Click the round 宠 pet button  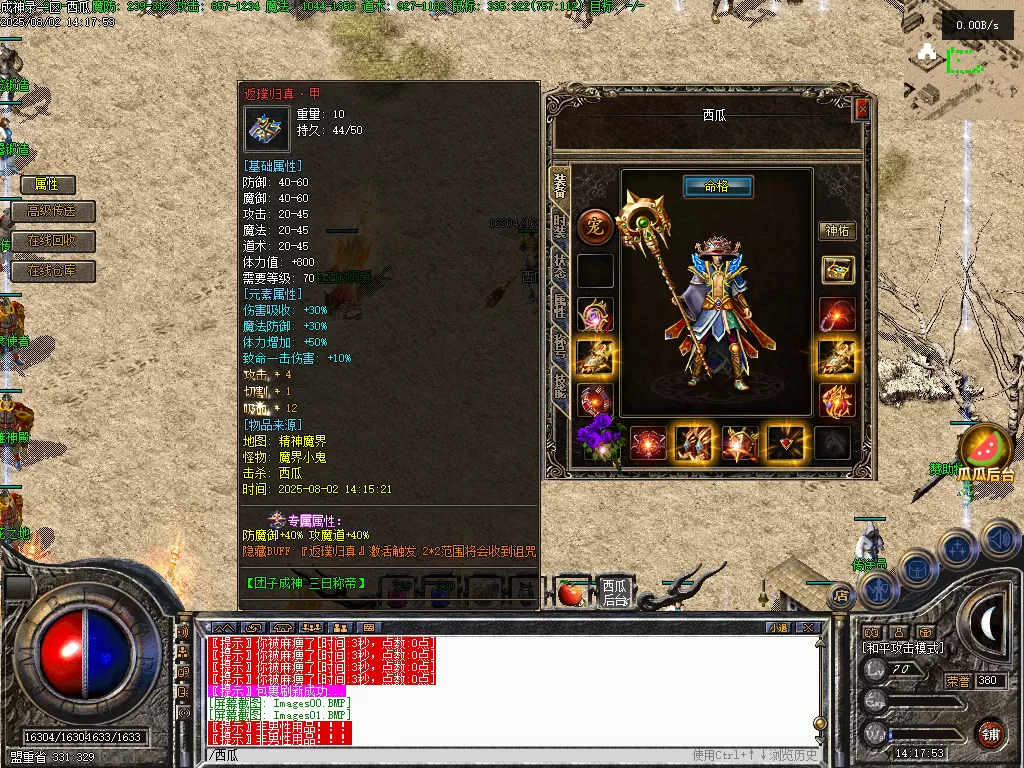595,226
